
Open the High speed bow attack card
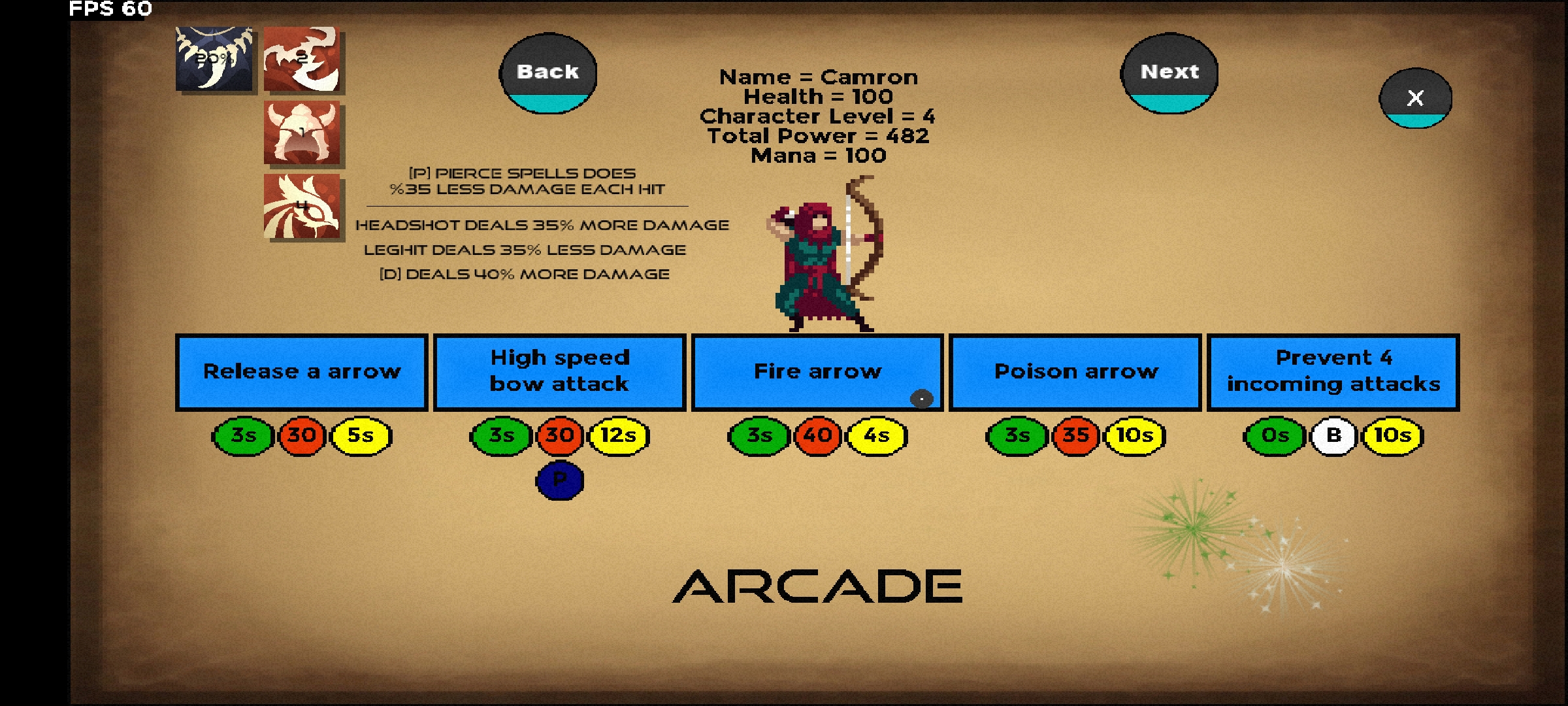559,371
